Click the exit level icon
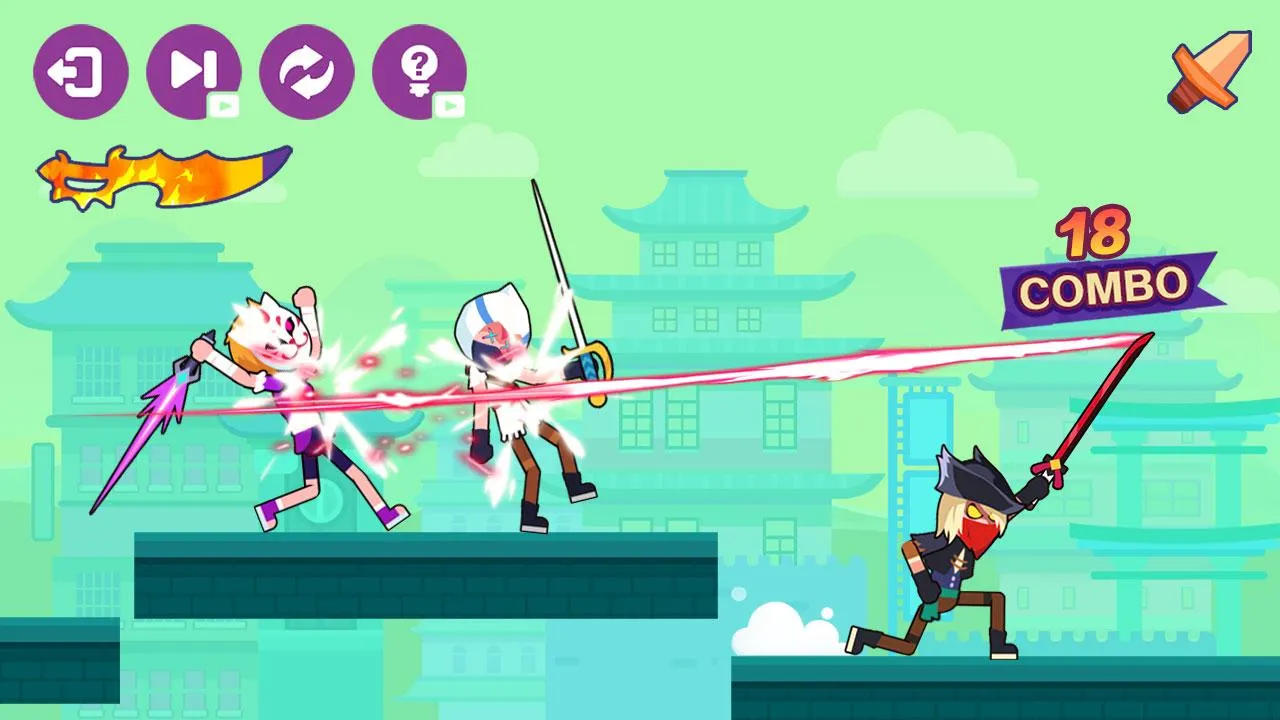Screen dimensions: 1280x720 click(79, 70)
